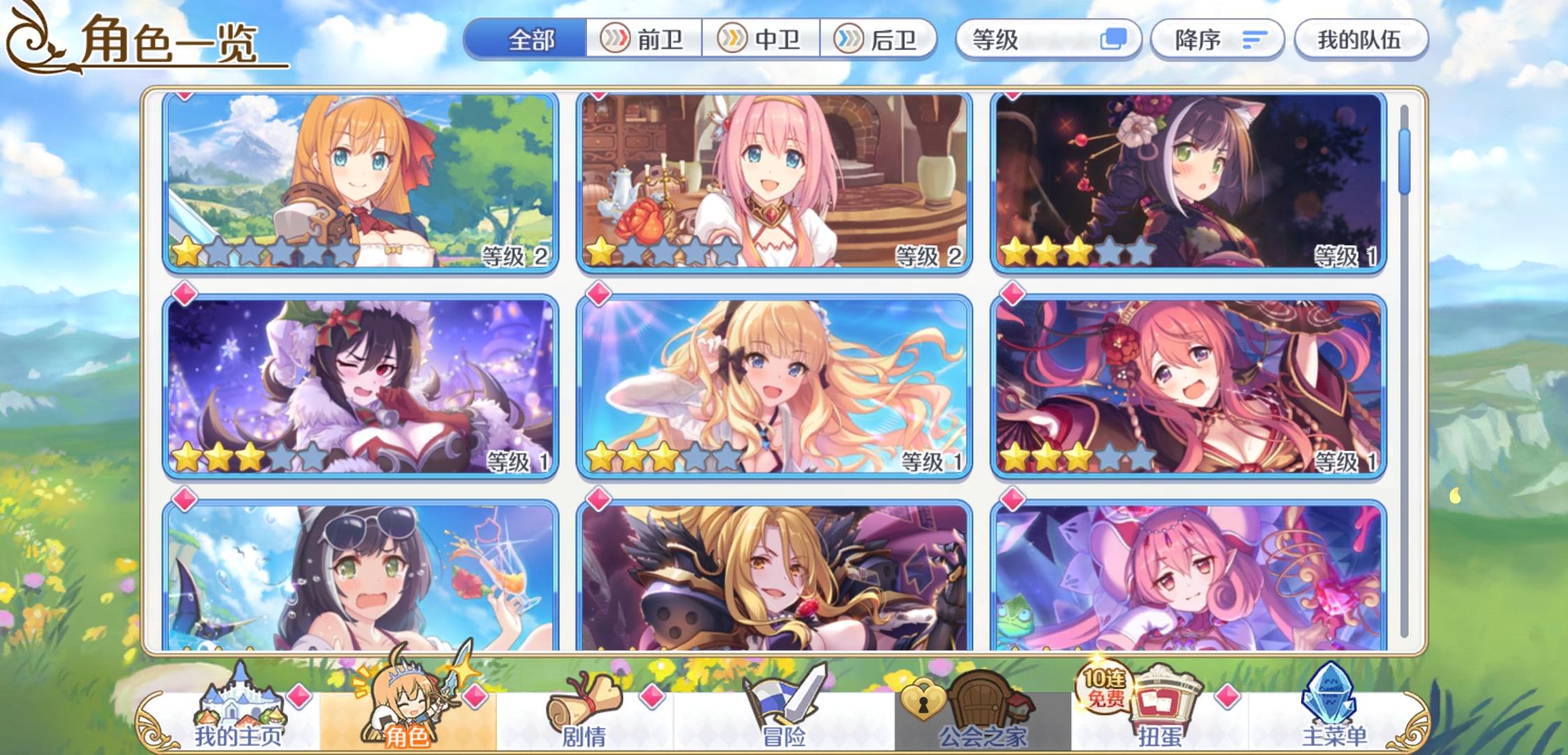Viewport: 1568px width, 755px height.
Task: Switch to the 前卫 vanguard filter tab
Action: (643, 40)
